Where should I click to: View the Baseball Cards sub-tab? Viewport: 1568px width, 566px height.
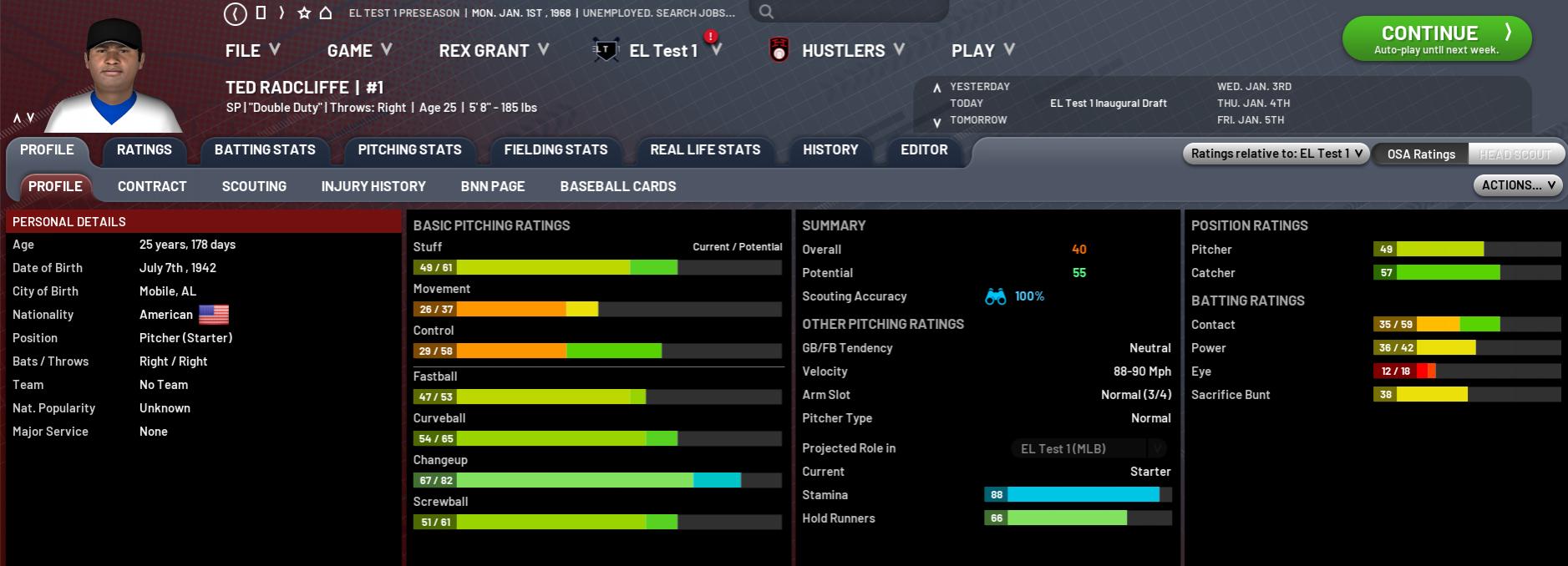point(617,187)
